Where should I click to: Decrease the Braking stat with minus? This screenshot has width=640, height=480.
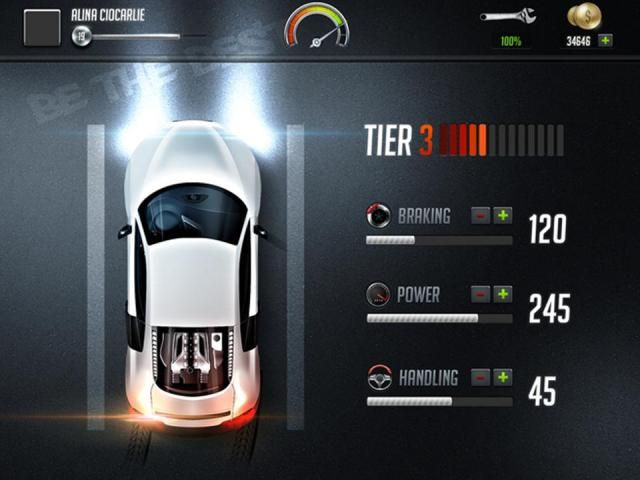pyautogui.click(x=481, y=215)
